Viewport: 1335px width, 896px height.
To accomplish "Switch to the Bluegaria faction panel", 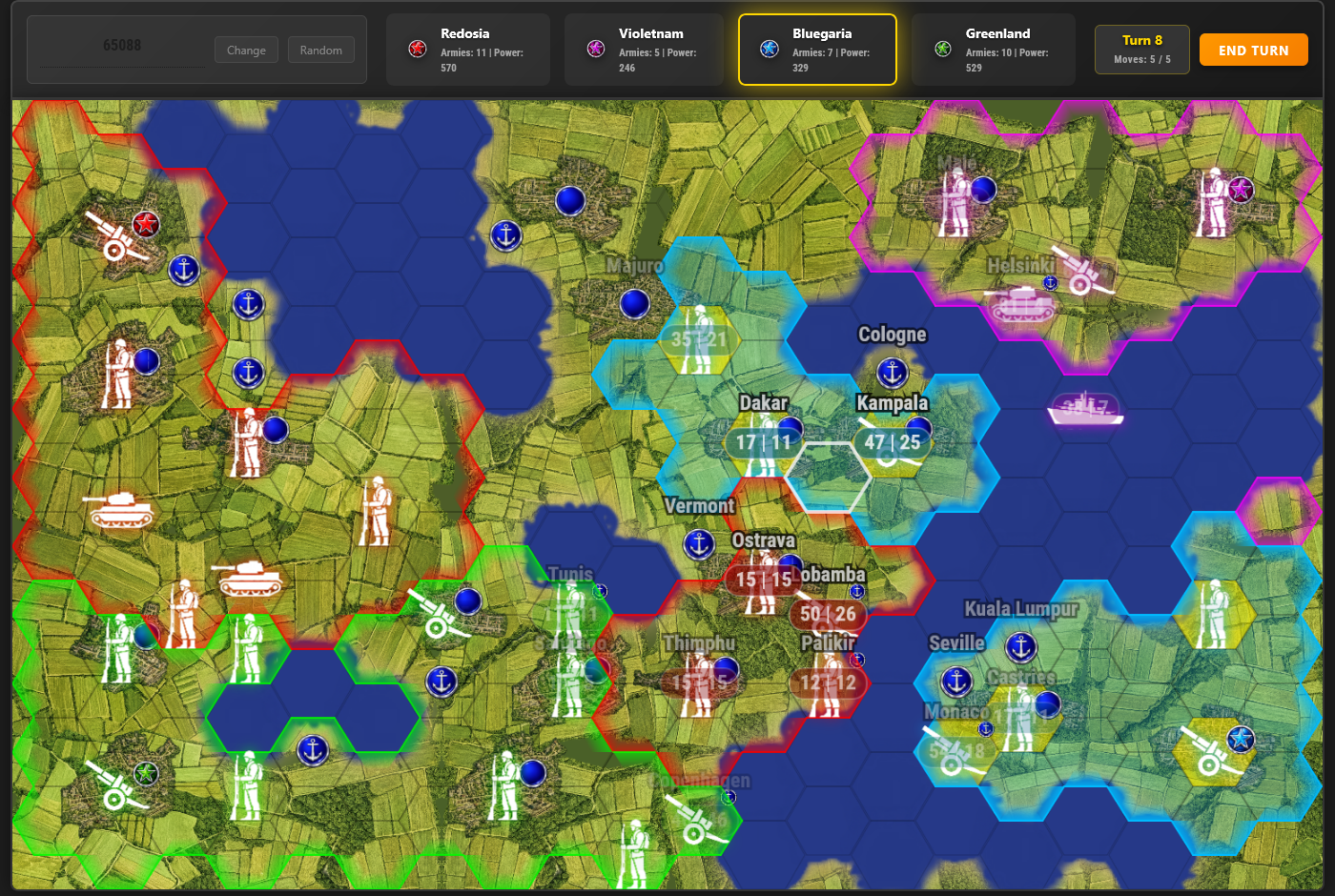I will point(817,49).
